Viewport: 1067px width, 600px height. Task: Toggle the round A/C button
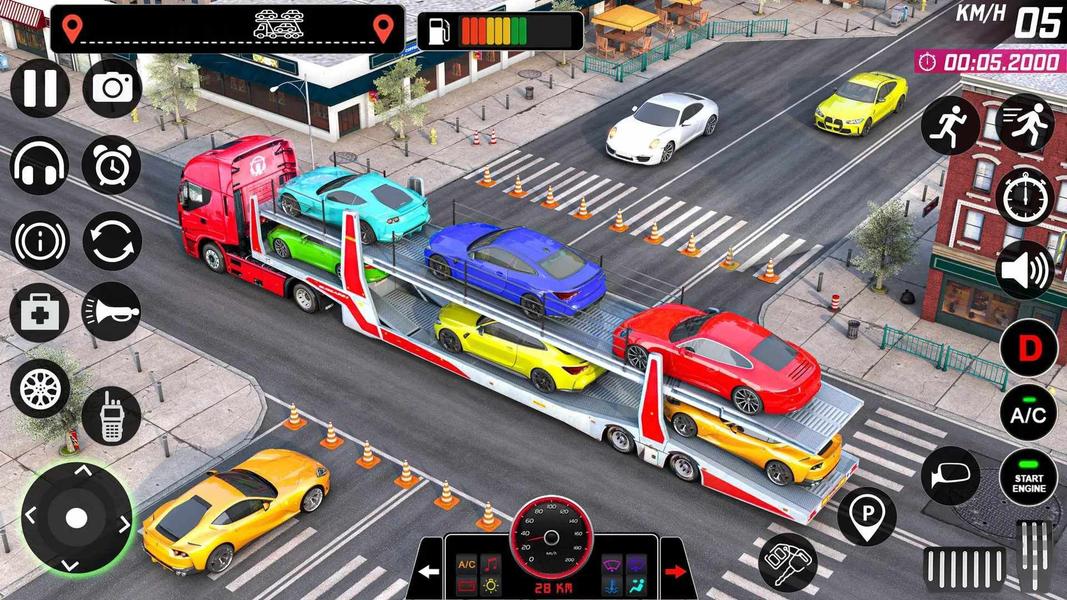coord(1028,412)
